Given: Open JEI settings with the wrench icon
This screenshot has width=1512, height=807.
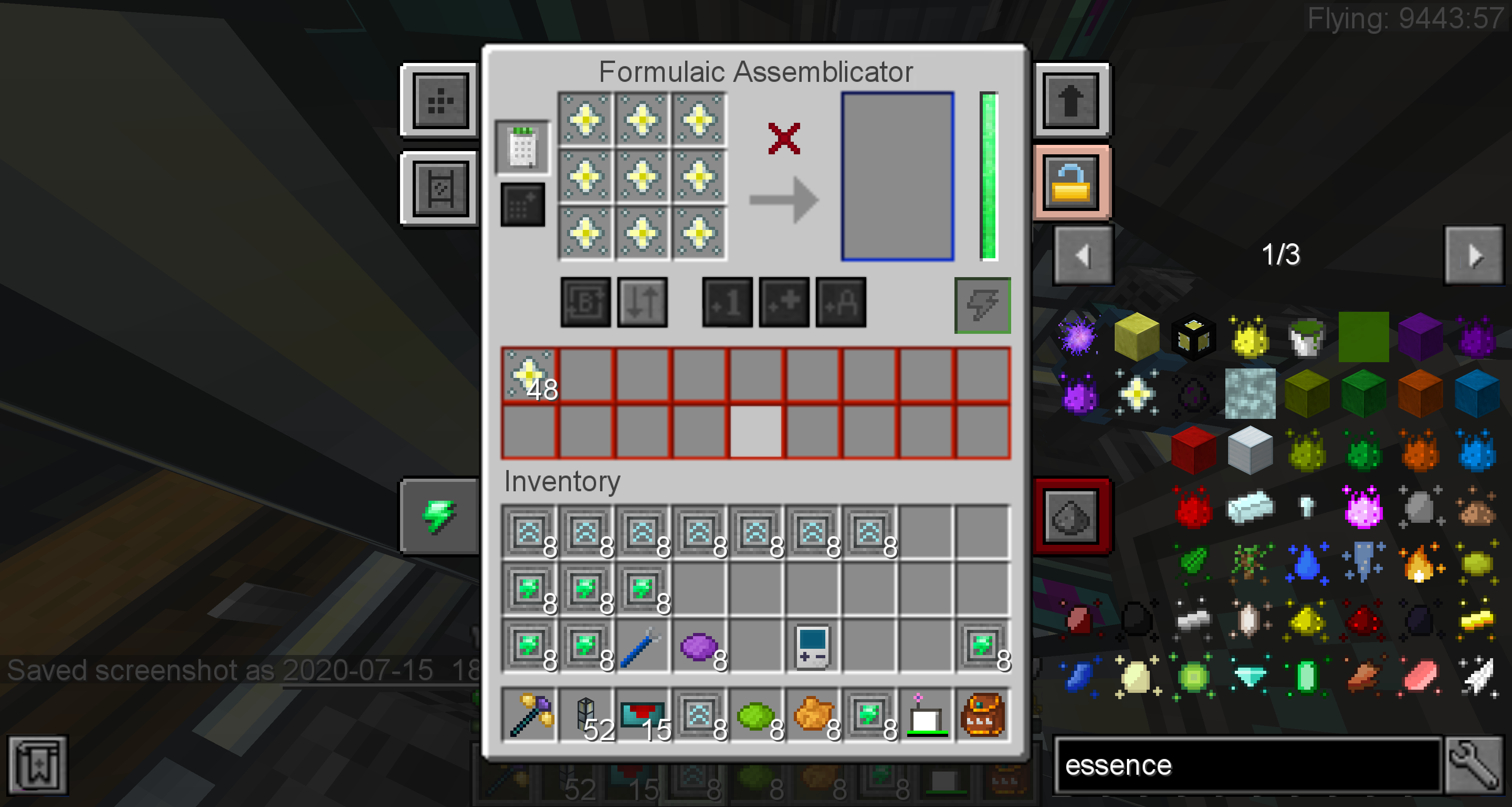Looking at the screenshot, I should click(x=1475, y=765).
